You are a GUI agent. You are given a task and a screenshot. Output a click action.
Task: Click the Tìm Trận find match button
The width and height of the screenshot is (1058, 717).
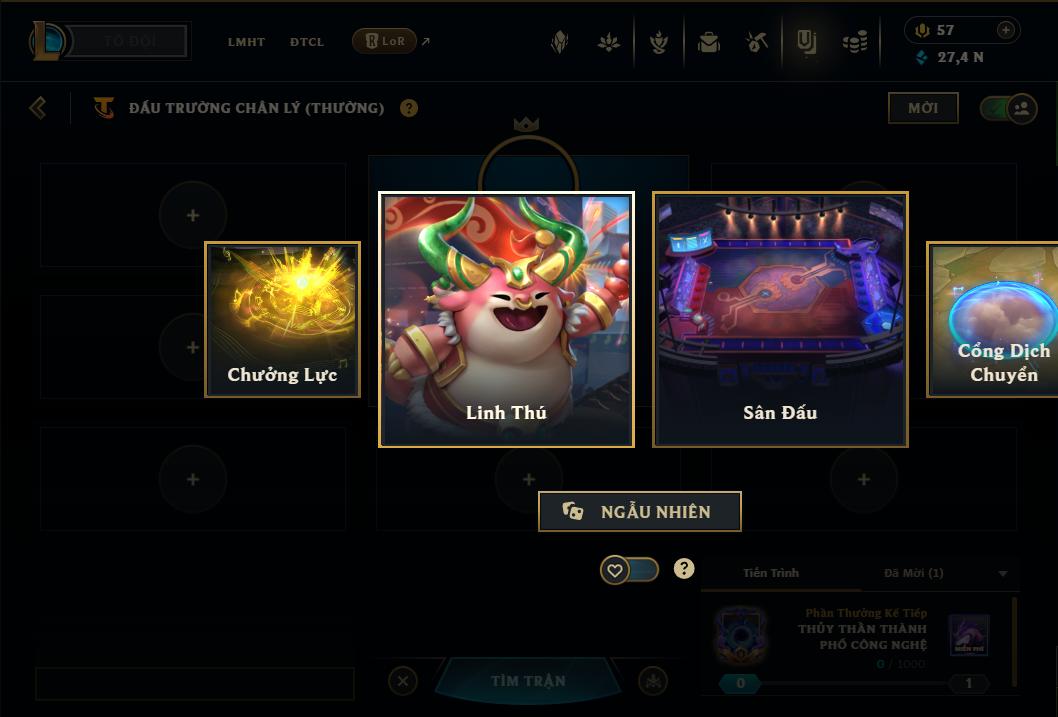[x=528, y=681]
